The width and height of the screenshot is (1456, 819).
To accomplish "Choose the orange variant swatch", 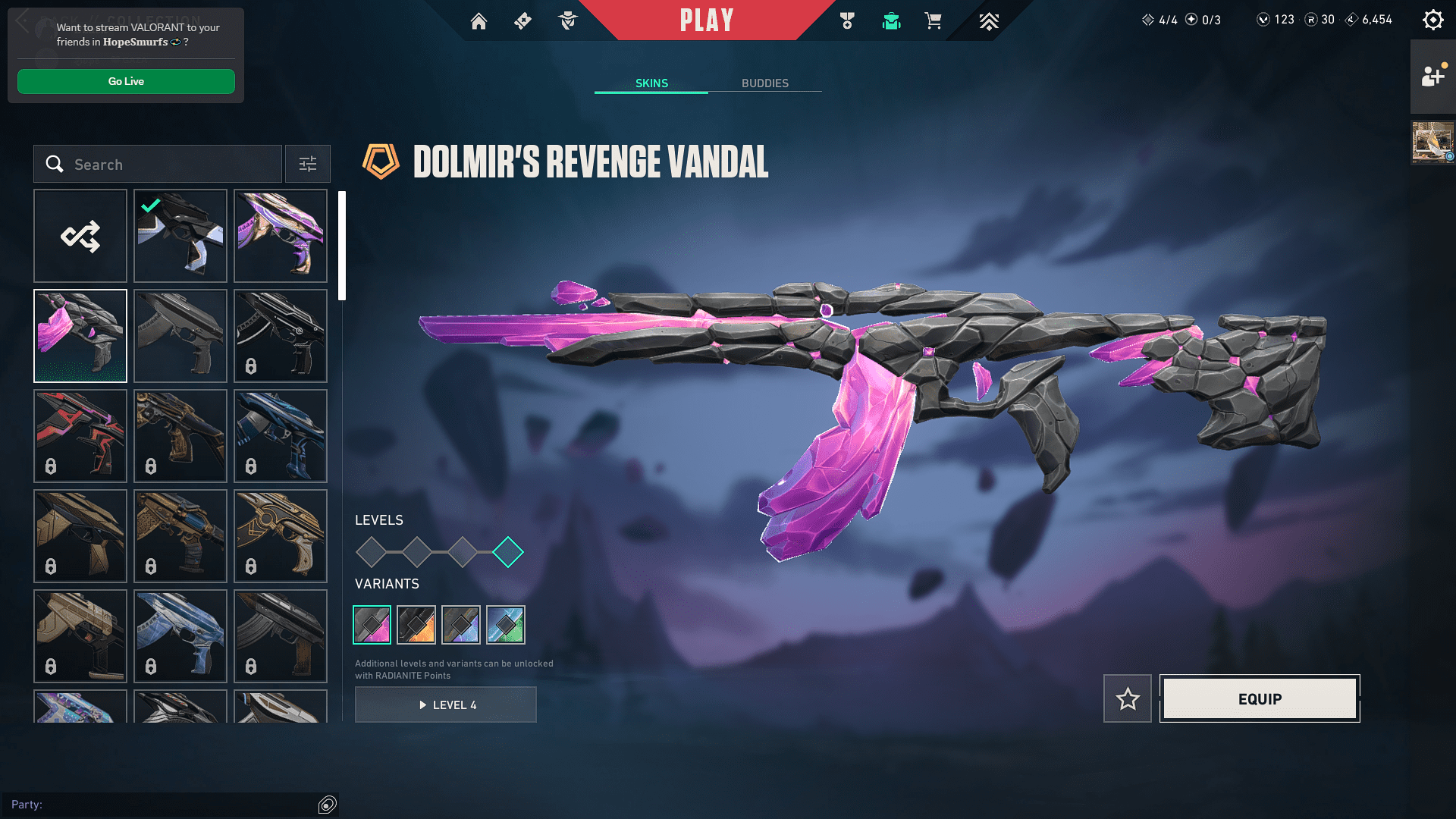I will [416, 625].
